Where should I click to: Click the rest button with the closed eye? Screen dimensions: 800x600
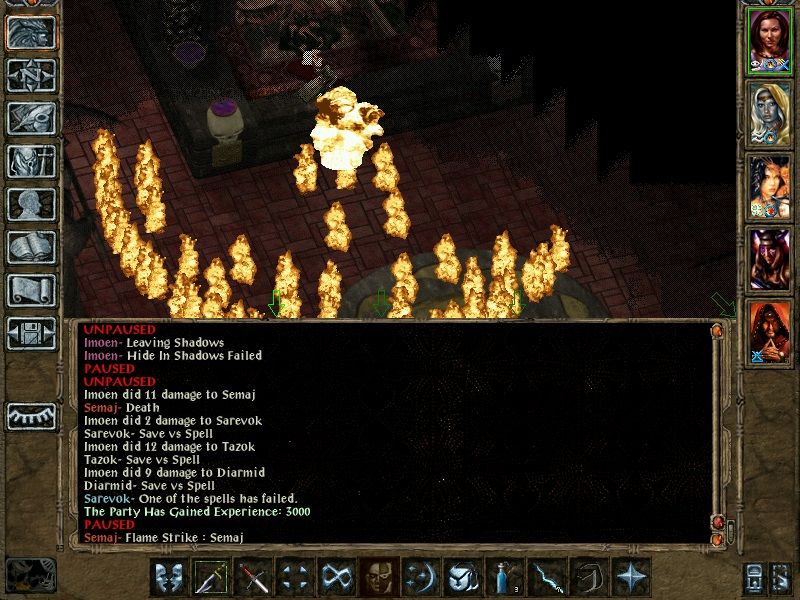point(30,416)
